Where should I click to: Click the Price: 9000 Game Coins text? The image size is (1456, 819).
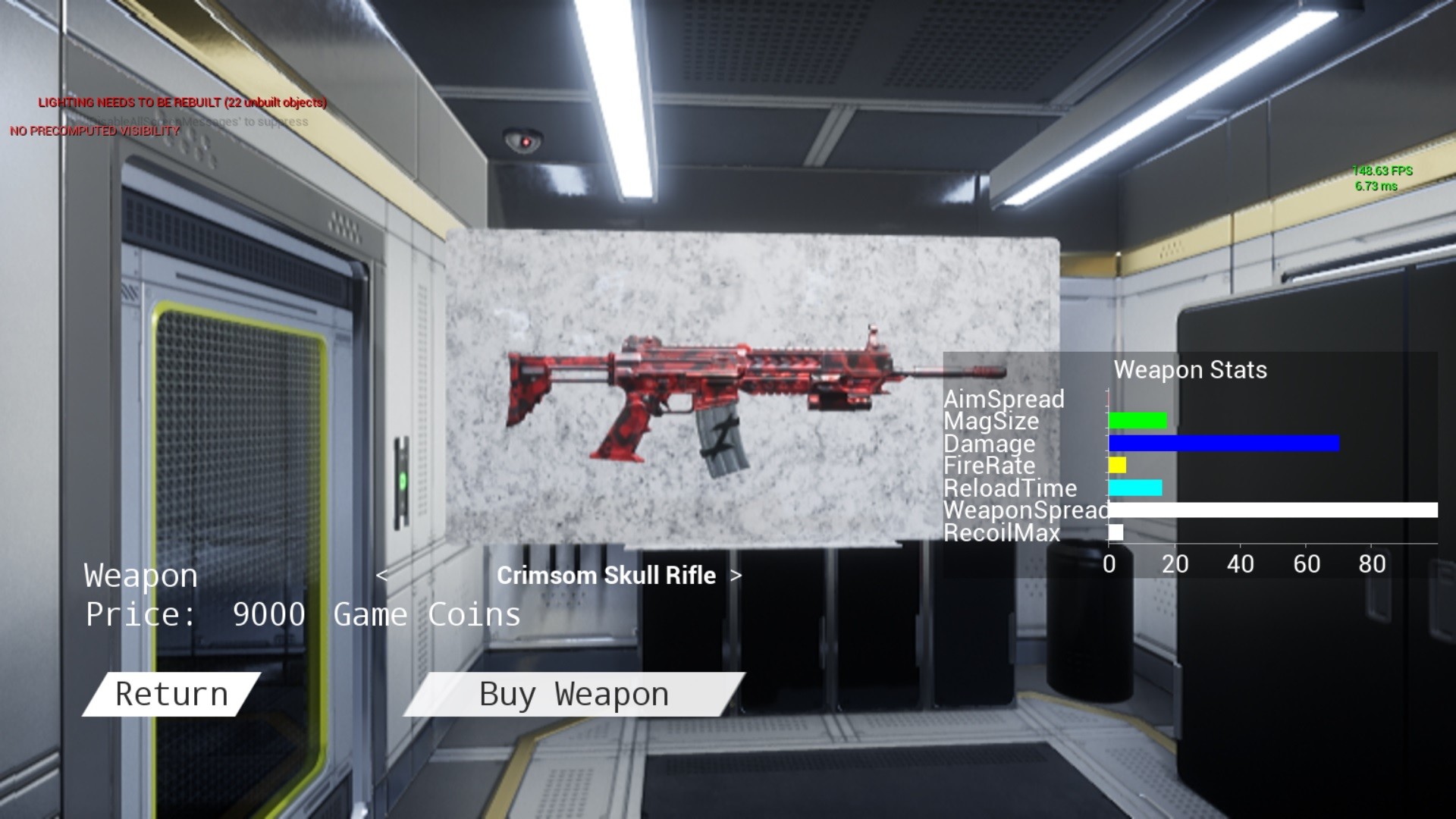tap(302, 614)
